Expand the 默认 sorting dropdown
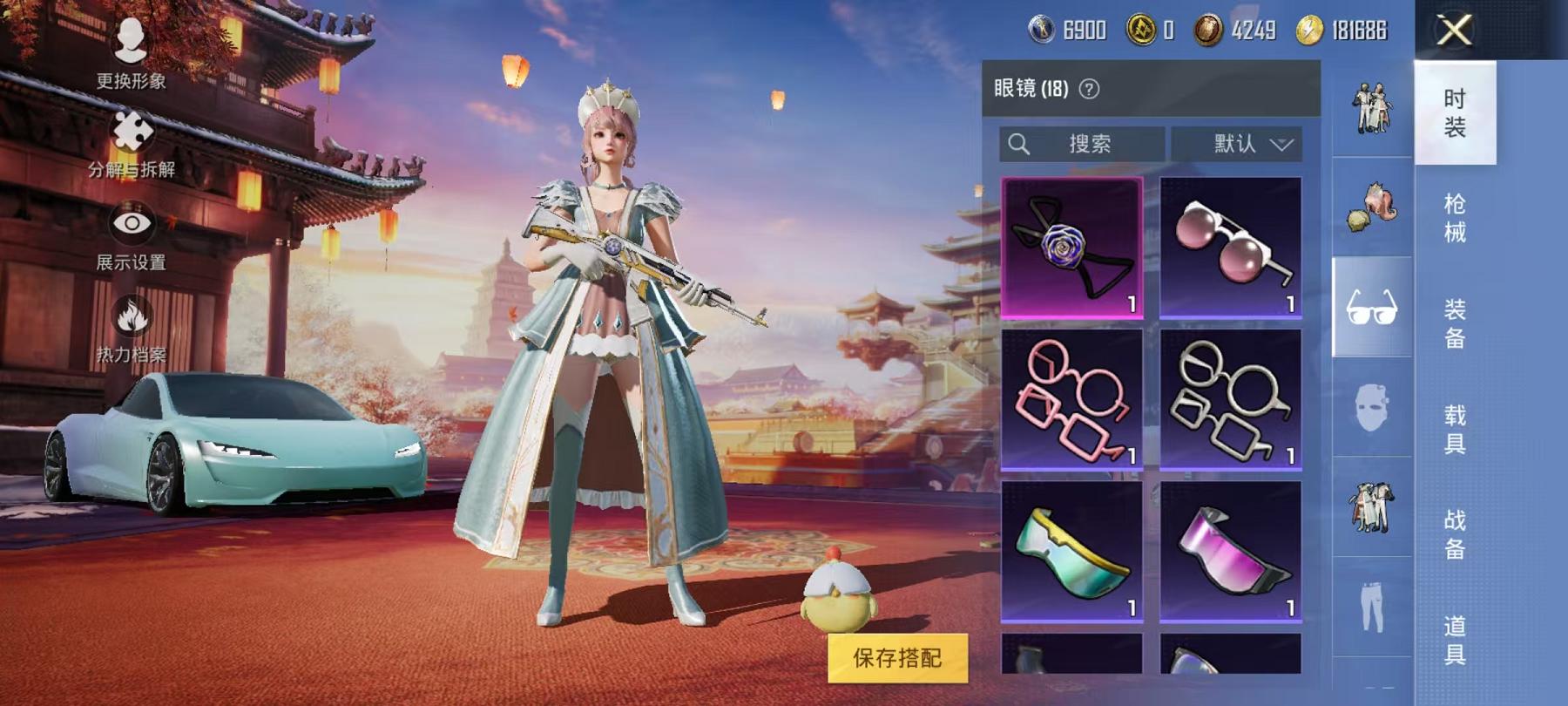 [1235, 145]
